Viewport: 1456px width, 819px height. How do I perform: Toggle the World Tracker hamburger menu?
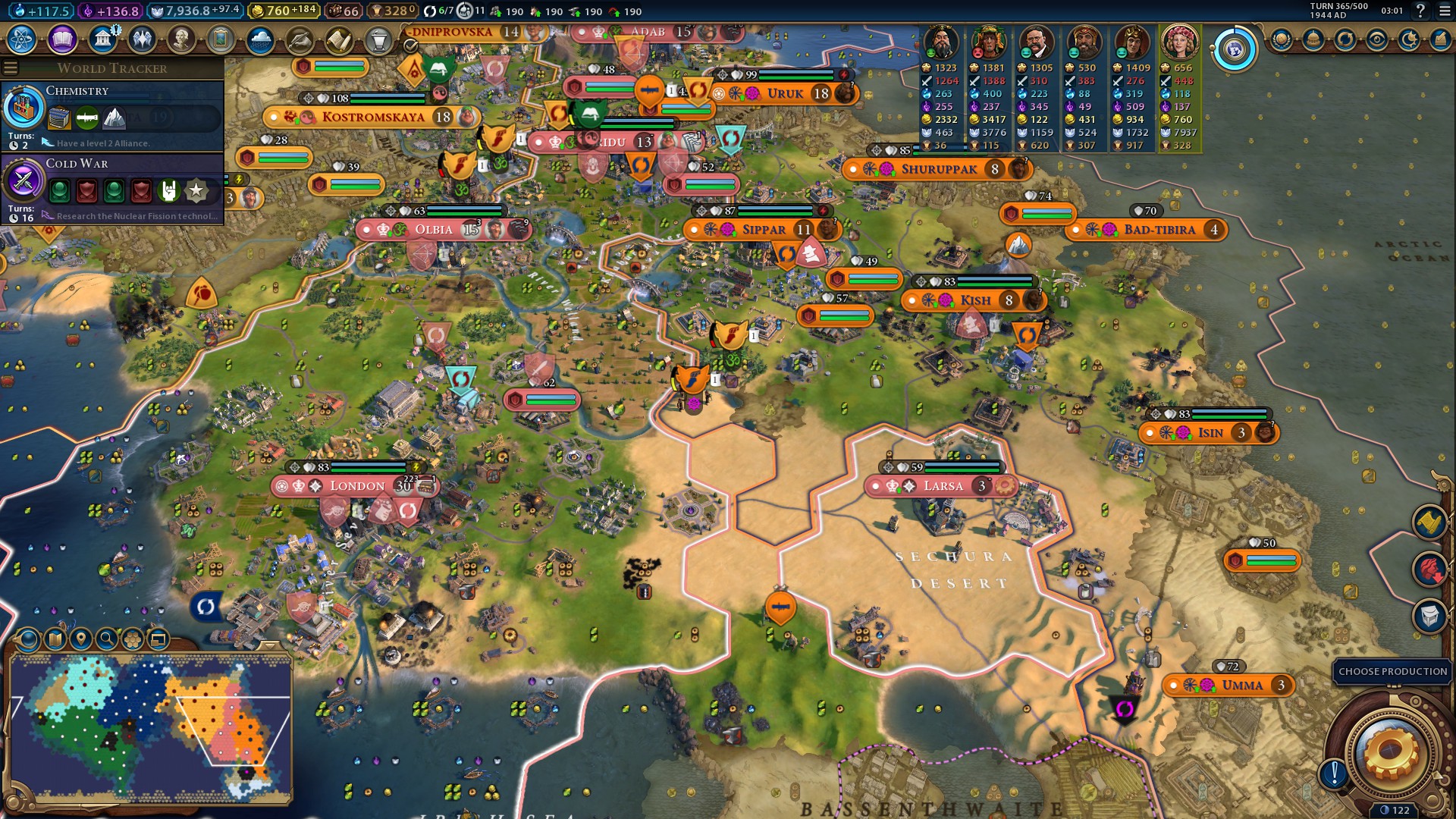11,68
